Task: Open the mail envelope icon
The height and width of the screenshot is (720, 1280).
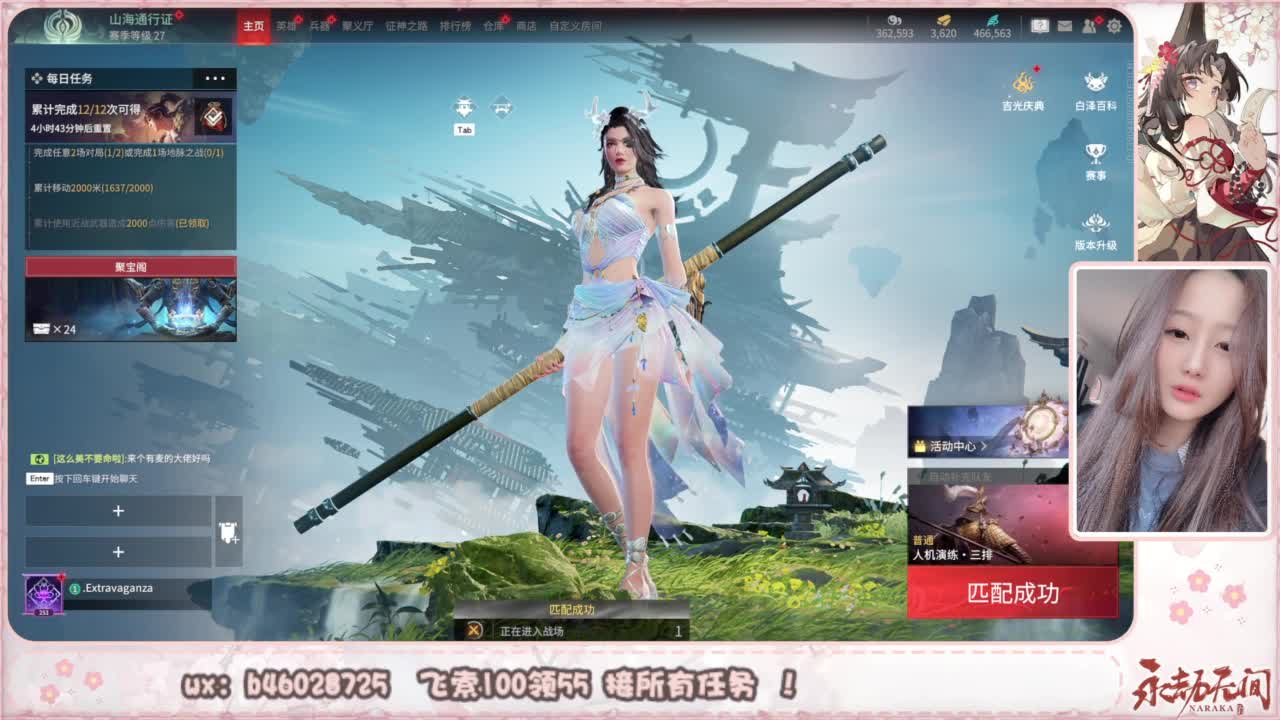Action: tap(1065, 26)
